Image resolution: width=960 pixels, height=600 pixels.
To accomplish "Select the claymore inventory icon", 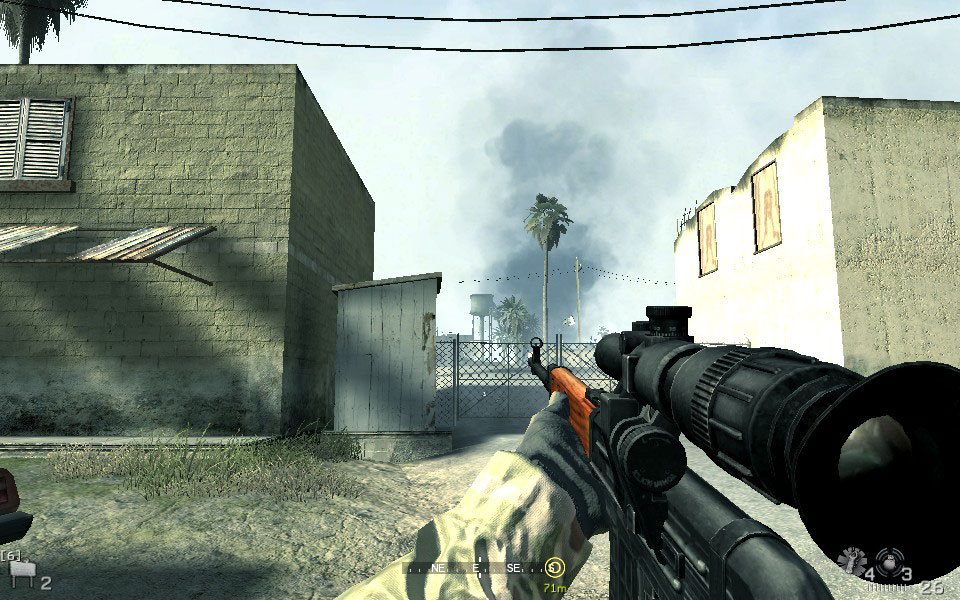I will (x=19, y=572).
